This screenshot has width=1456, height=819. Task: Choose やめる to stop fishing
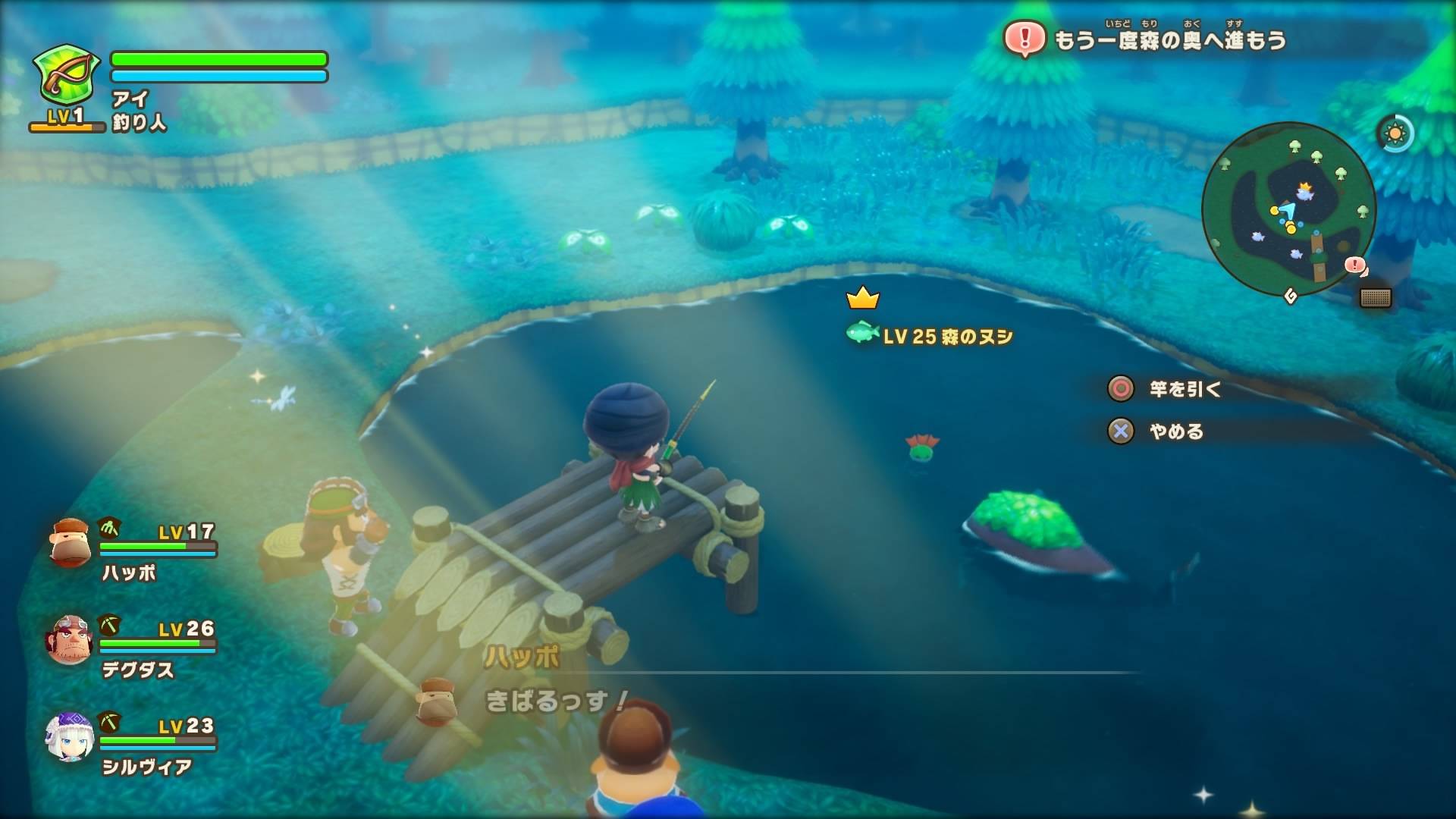[x=1175, y=431]
